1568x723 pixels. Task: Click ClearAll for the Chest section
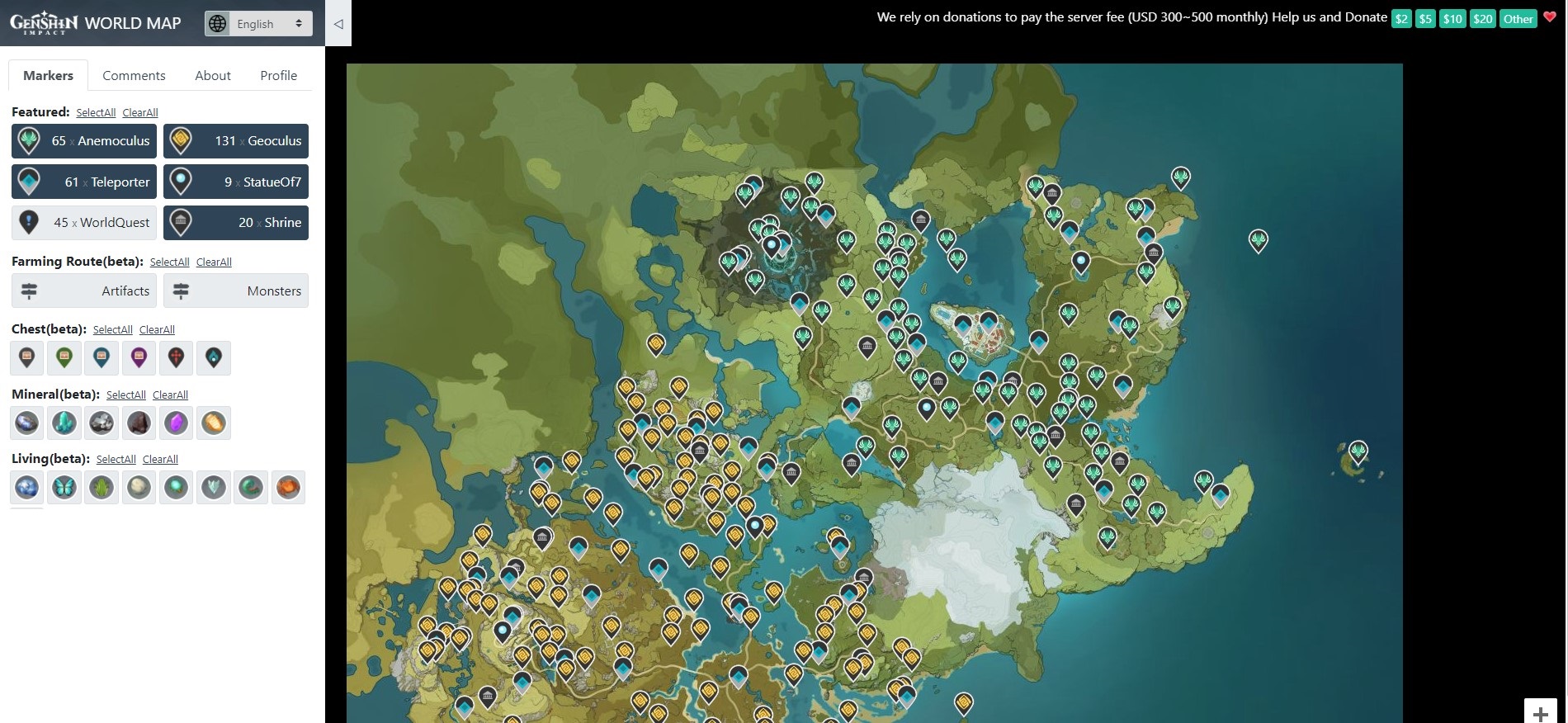(157, 330)
